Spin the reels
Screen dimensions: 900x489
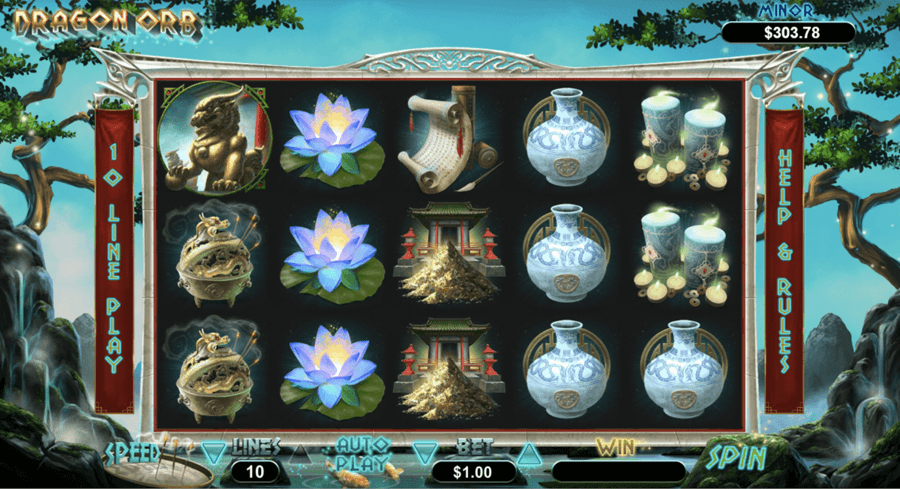738,459
